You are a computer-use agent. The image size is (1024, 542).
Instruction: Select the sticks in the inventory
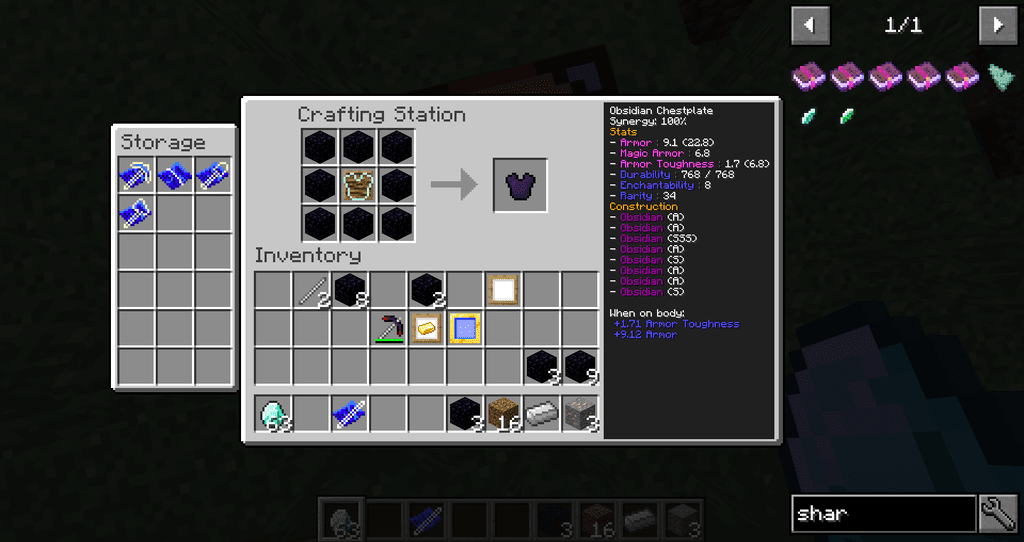click(x=311, y=290)
